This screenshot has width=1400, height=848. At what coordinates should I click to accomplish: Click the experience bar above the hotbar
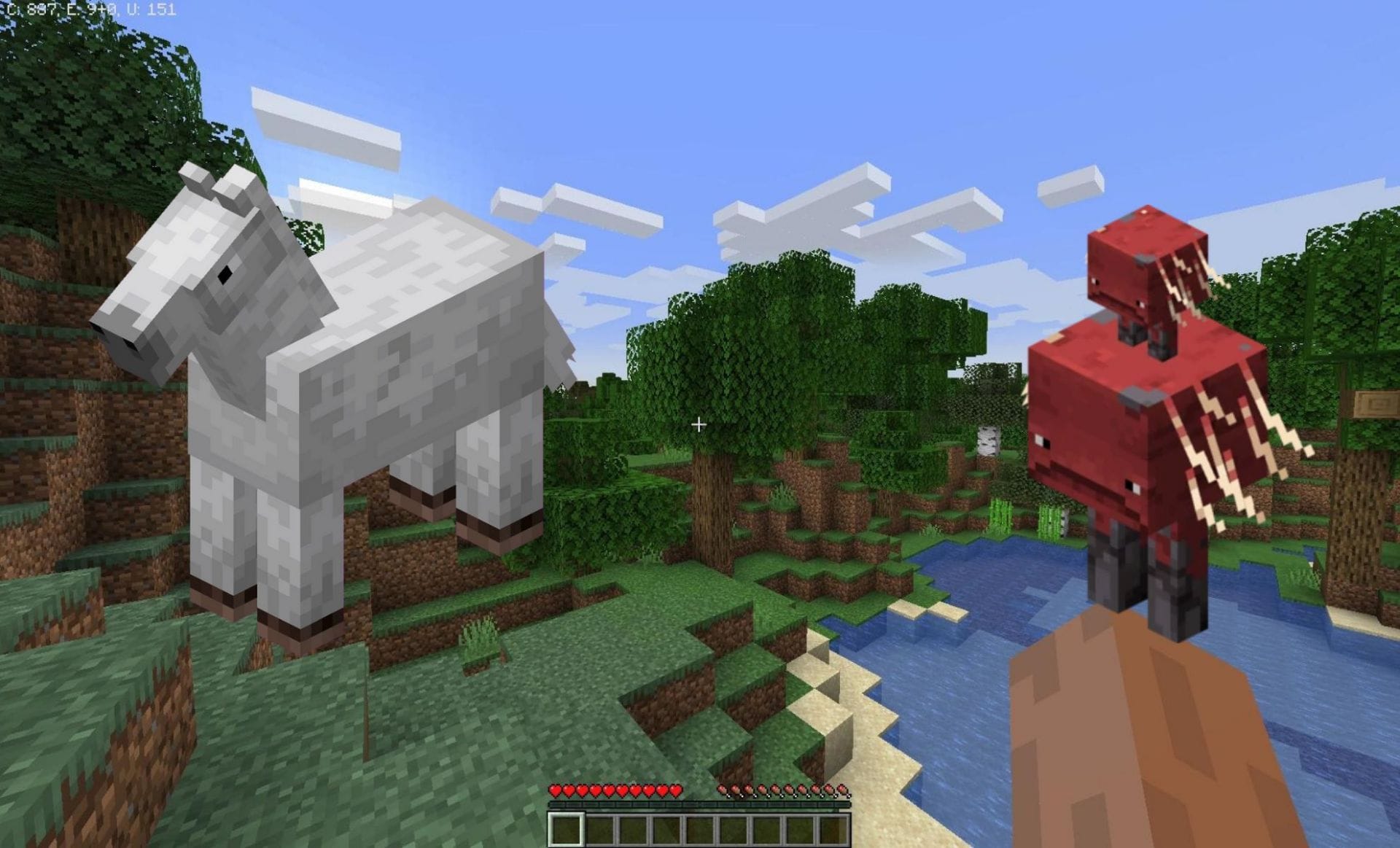pos(700,804)
